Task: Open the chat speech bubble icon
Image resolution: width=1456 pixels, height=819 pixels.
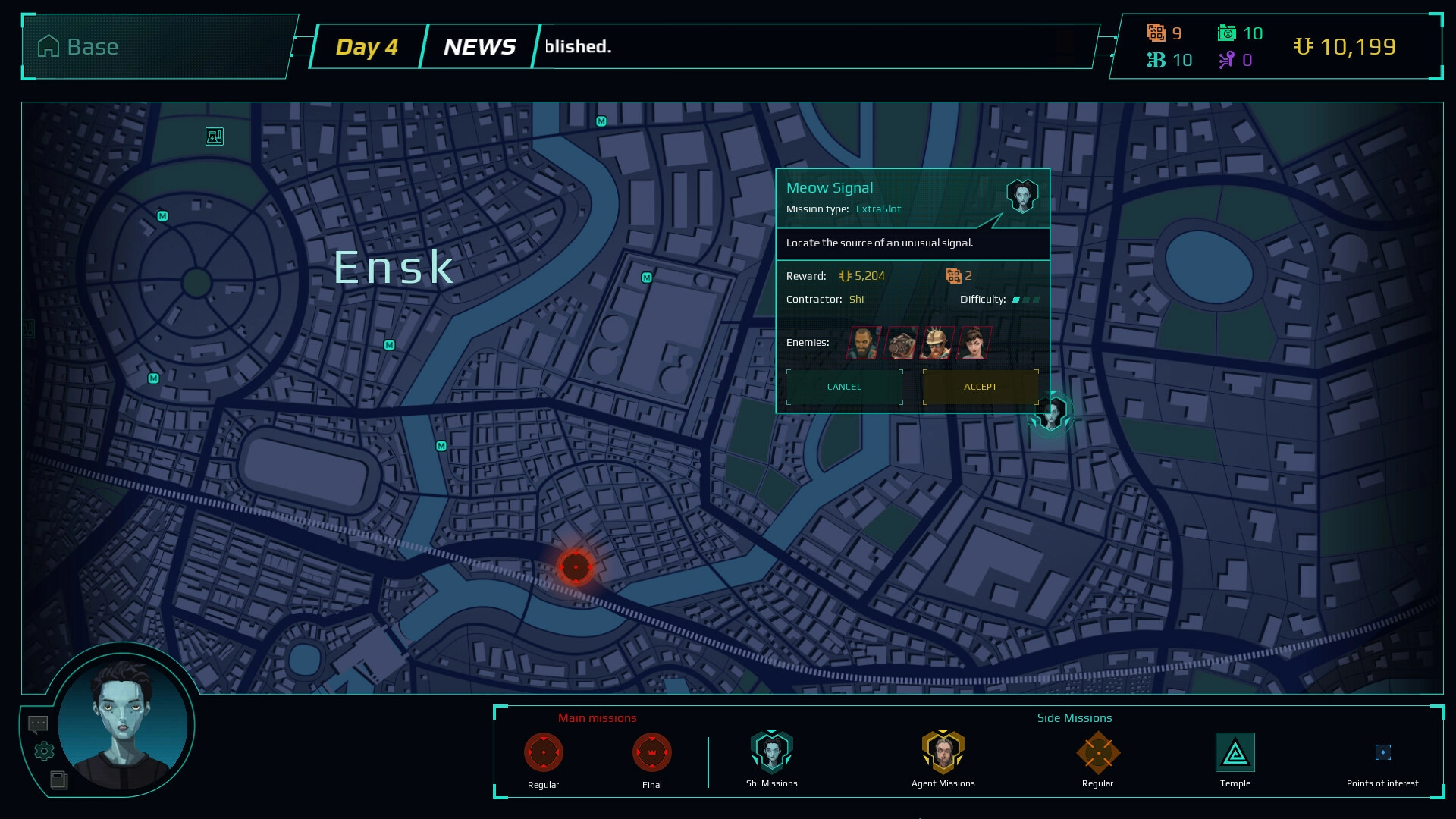Action: [38, 724]
